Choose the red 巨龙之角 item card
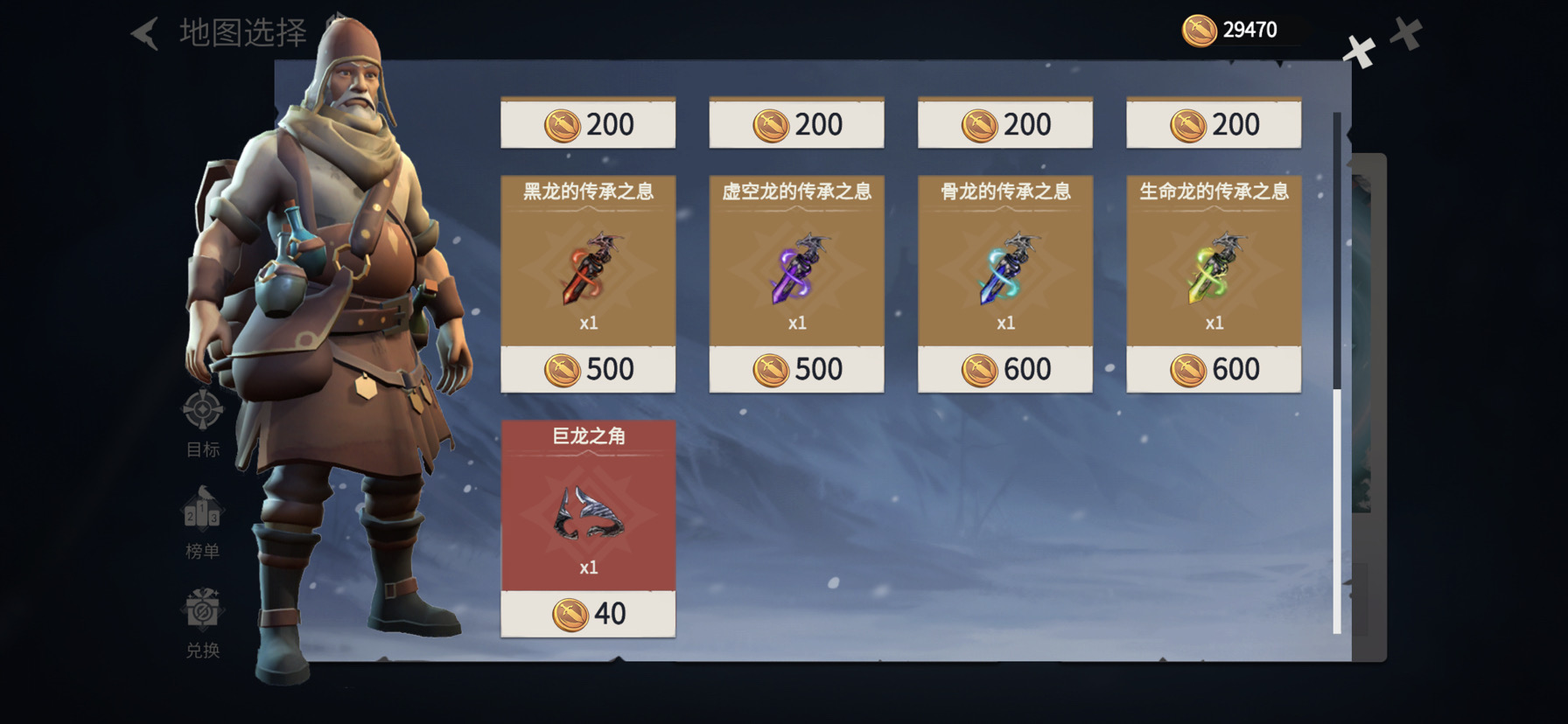 588,505
